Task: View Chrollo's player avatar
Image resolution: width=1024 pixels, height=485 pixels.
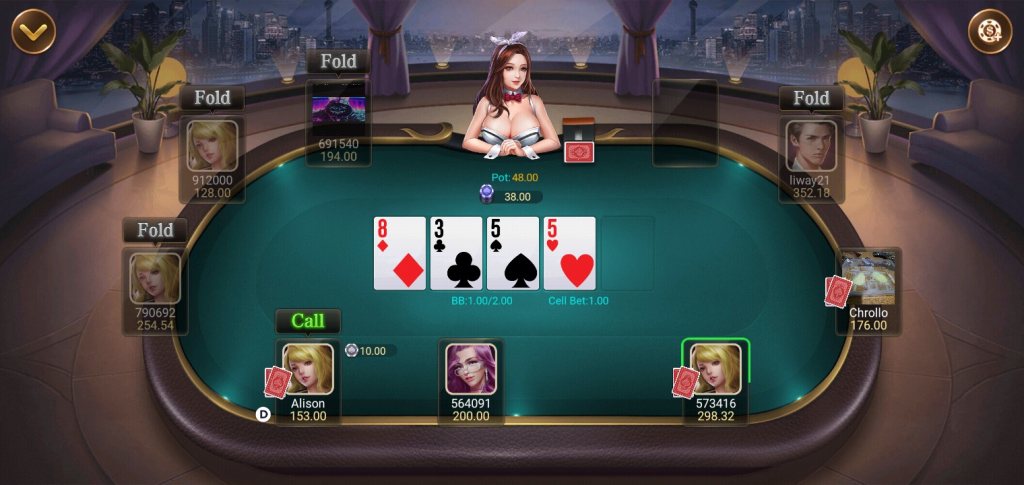Action: click(x=868, y=279)
